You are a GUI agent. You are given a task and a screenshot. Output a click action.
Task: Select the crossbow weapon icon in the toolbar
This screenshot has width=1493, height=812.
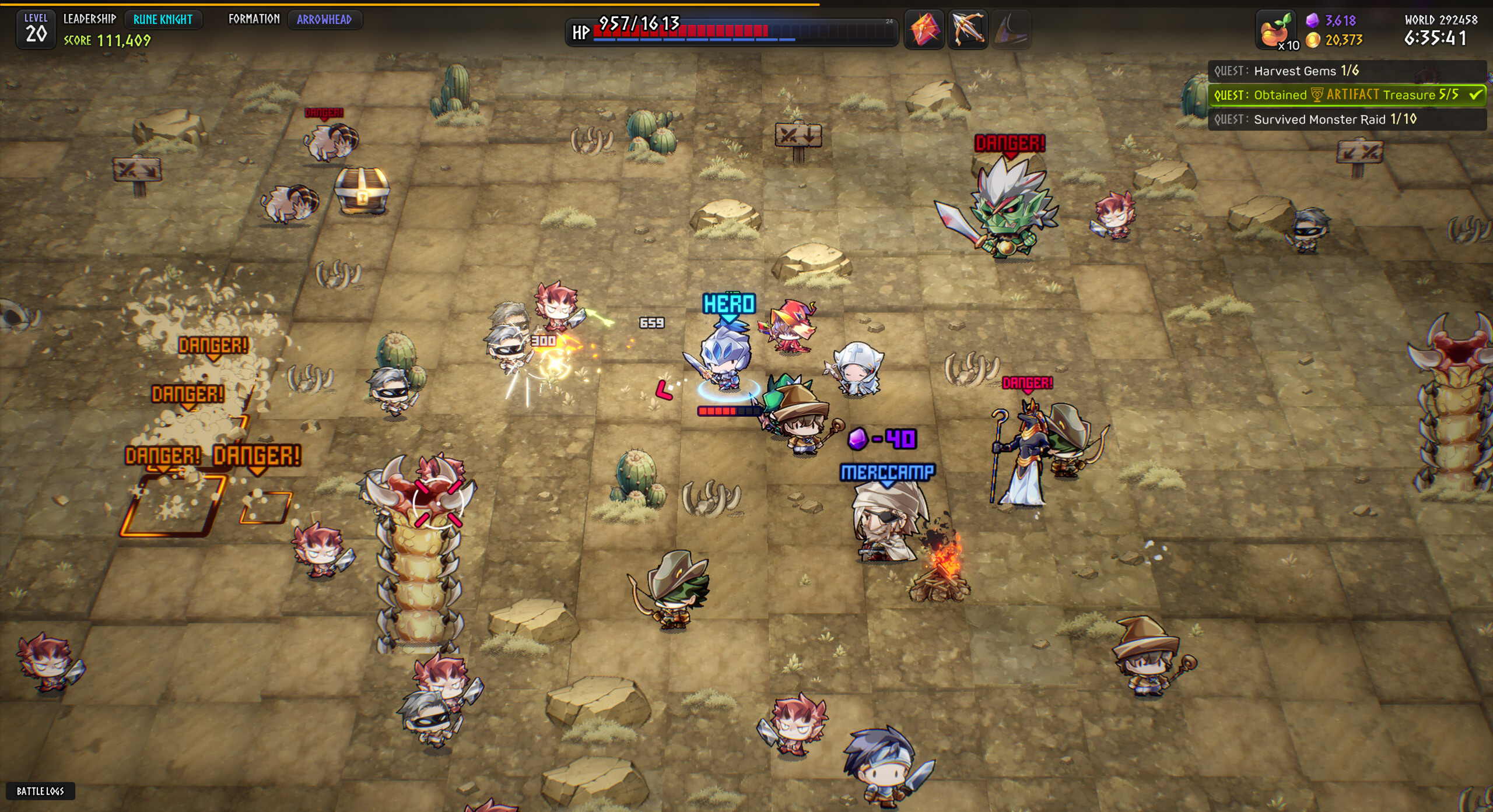(968, 30)
